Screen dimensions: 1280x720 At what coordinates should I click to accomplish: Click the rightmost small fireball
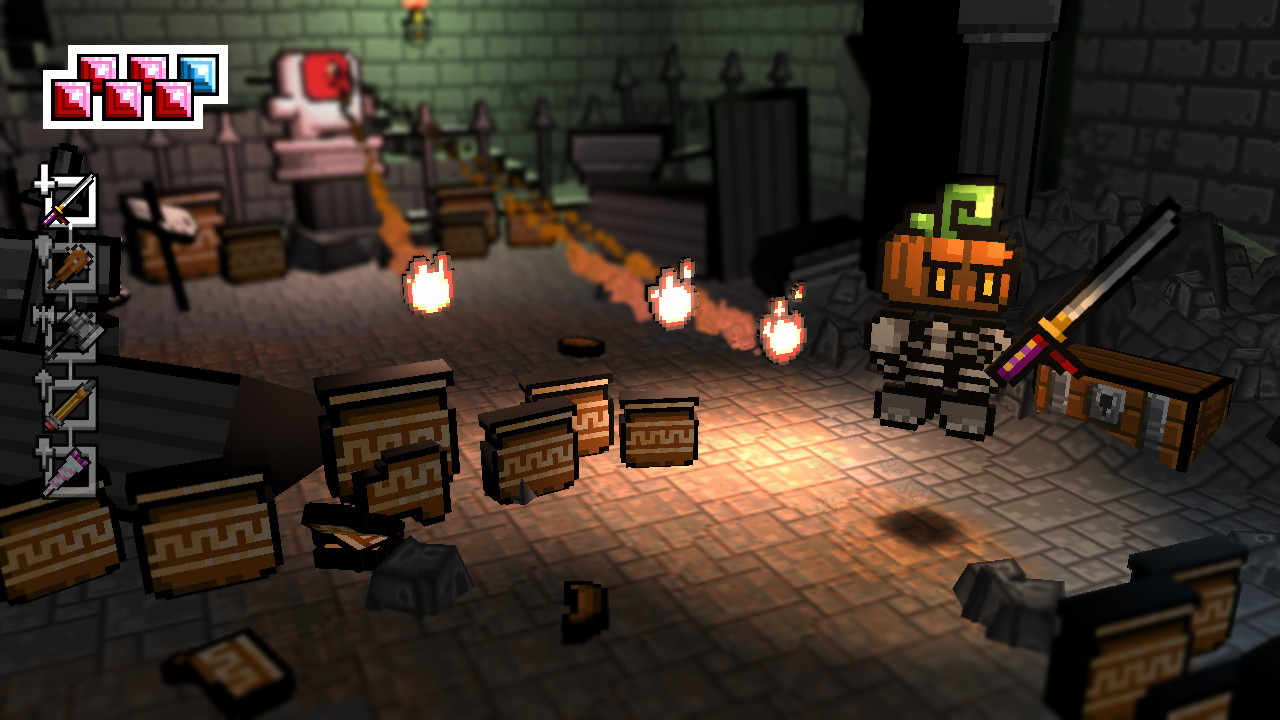[783, 330]
